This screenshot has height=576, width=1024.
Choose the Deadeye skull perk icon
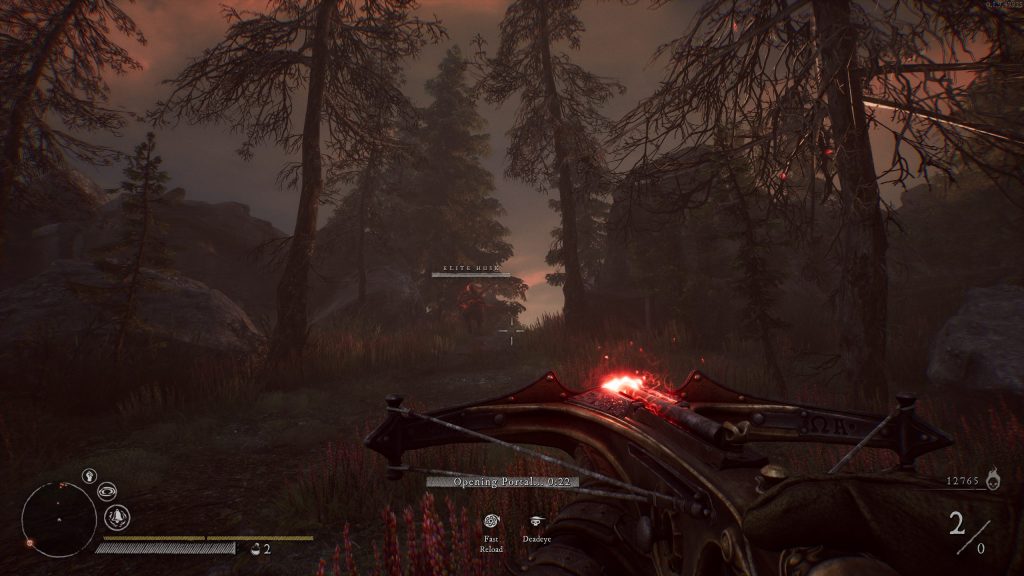coord(537,521)
